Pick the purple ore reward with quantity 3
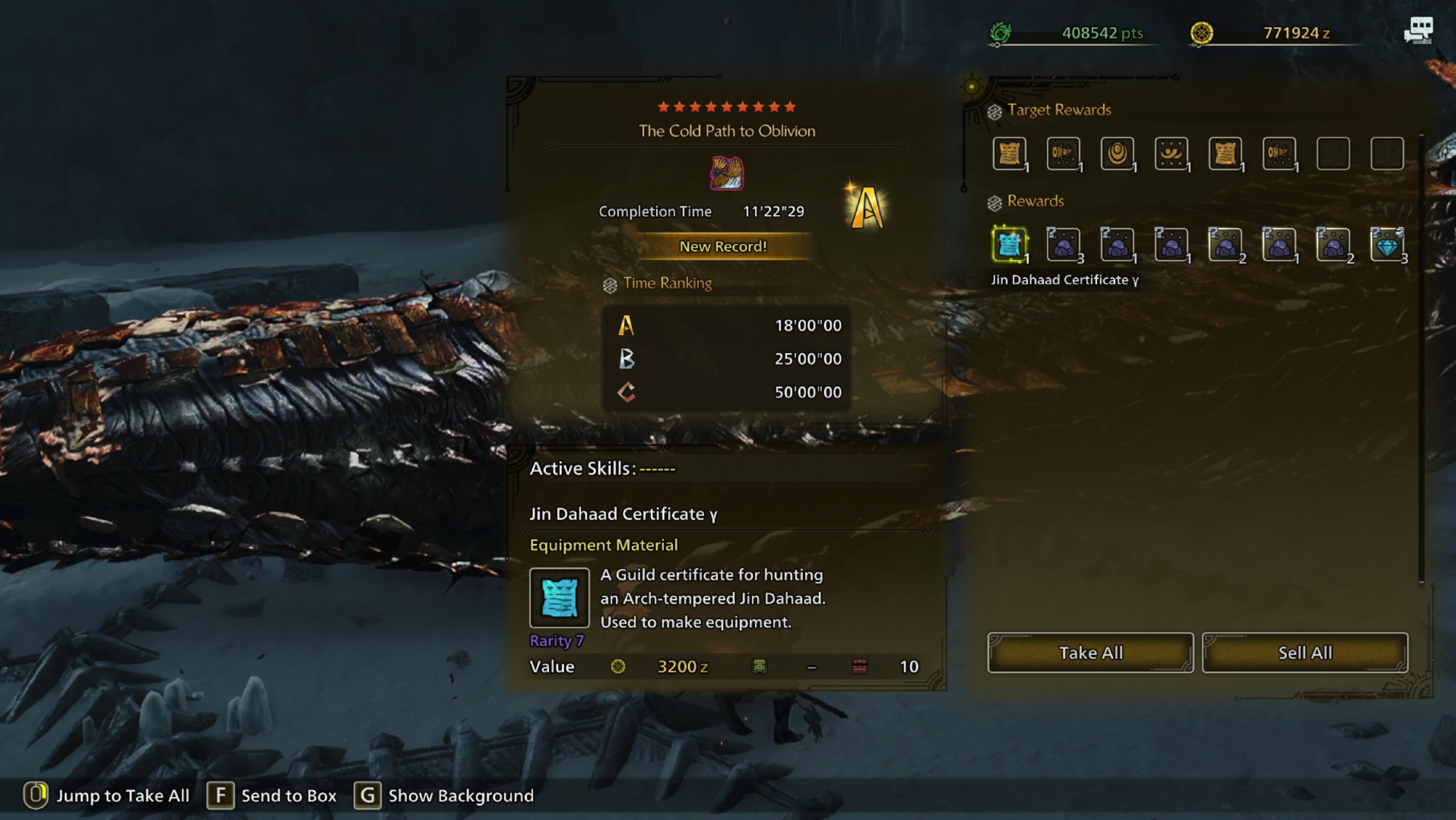Image resolution: width=1456 pixels, height=820 pixels. 1063,245
